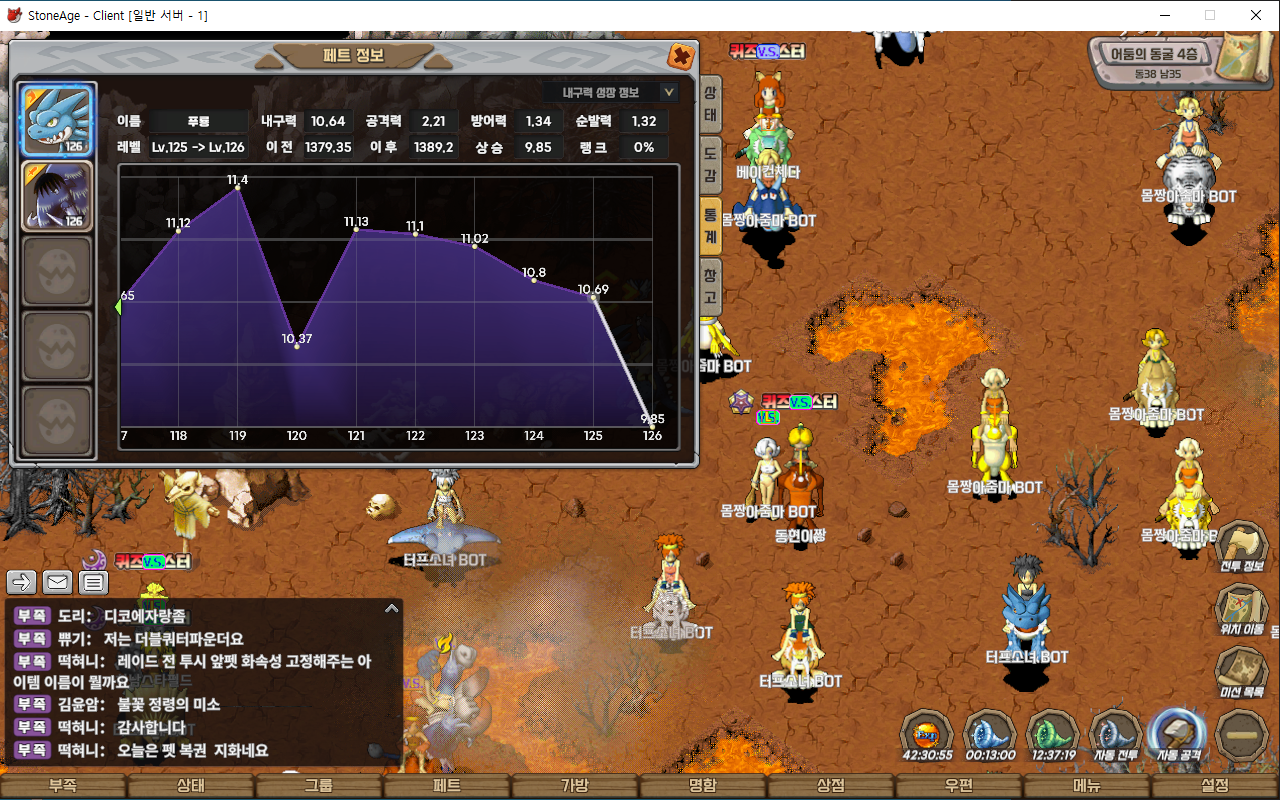Viewport: 1280px width, 800px height.
Task: Close the 페트 정보 pet info window
Action: coord(681,56)
